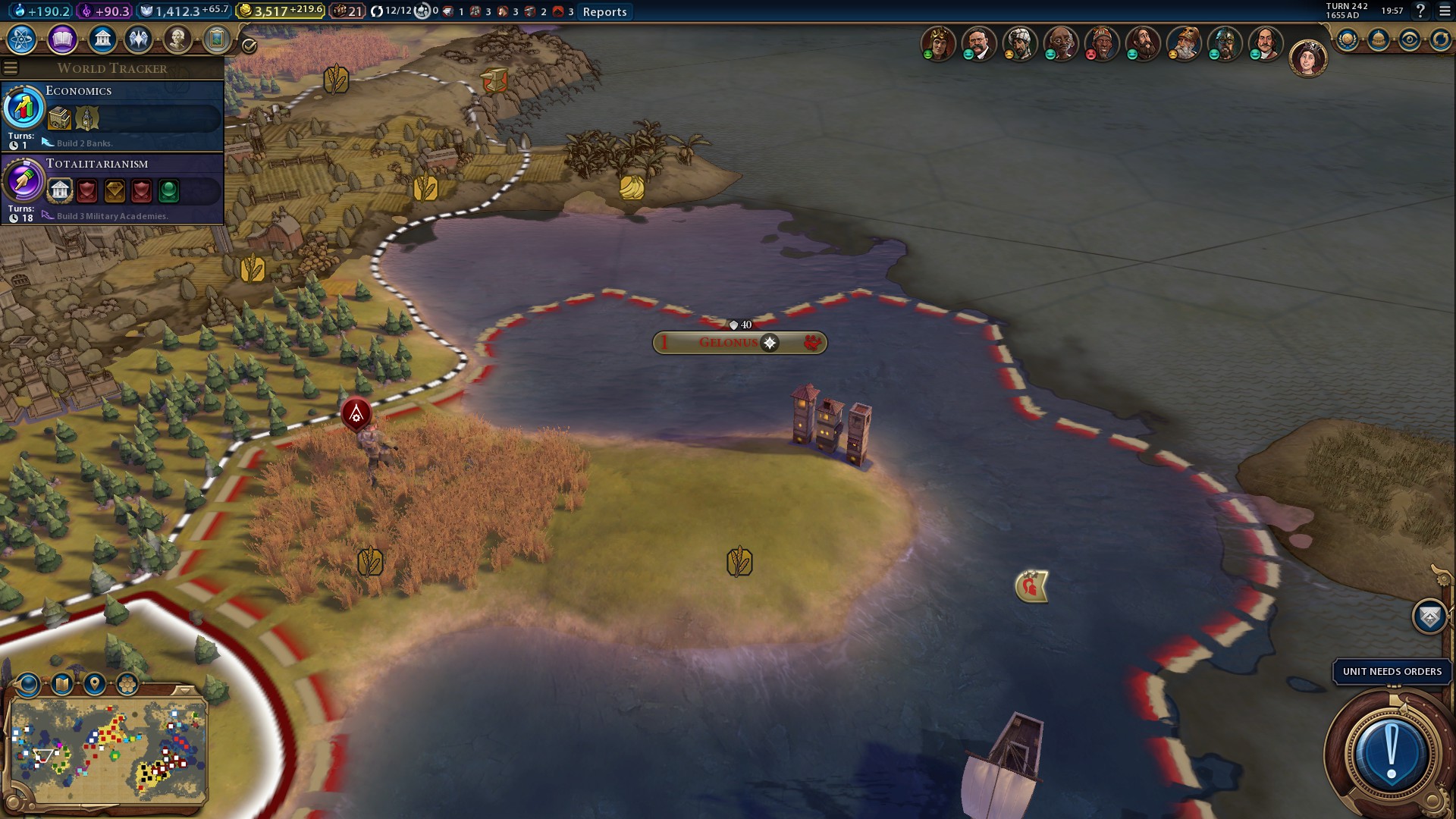Screen dimensions: 1456x819
Task: Toggle map pins on the minimap toolbar
Action: coord(94,683)
